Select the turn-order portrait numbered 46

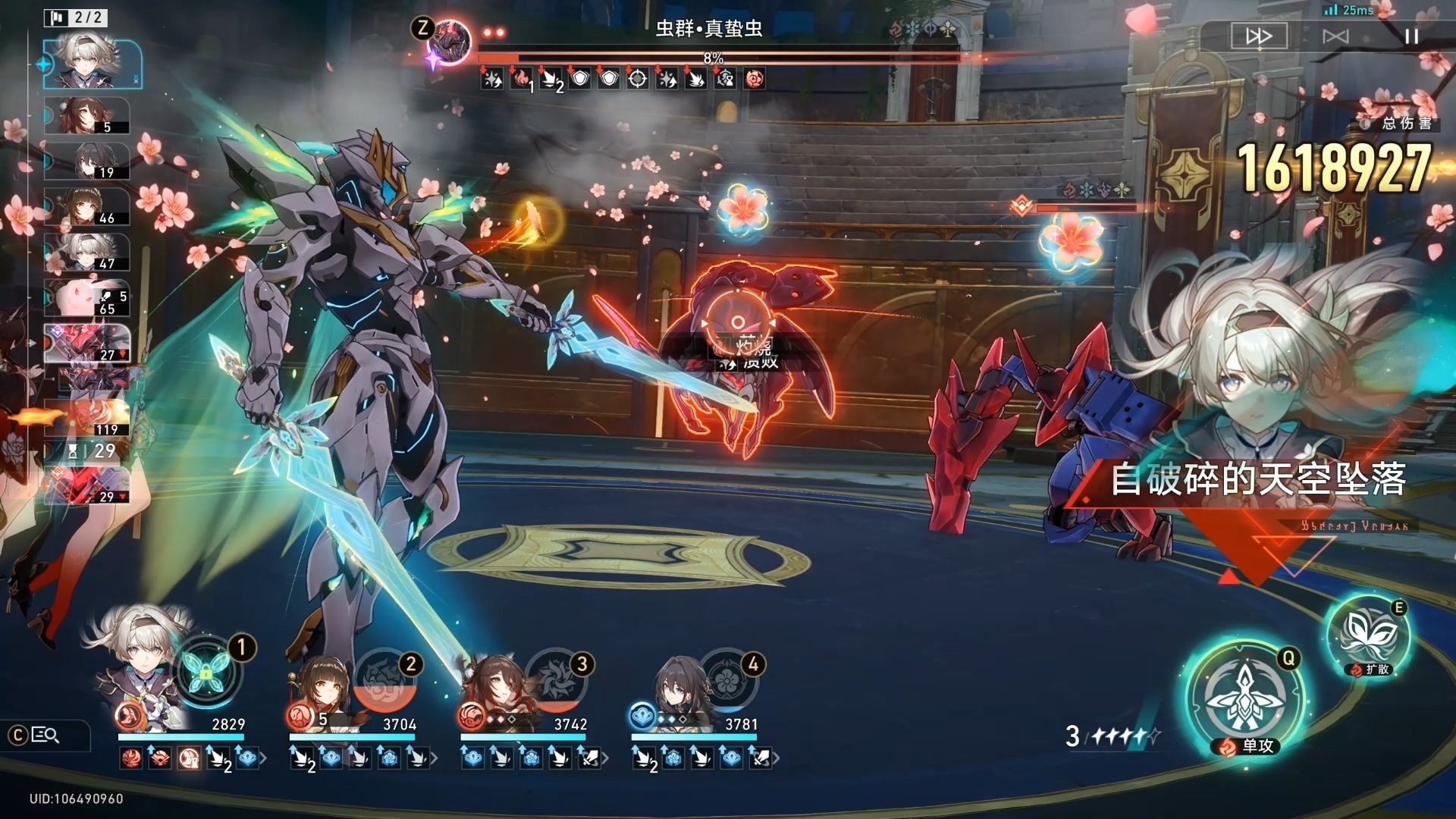88,206
